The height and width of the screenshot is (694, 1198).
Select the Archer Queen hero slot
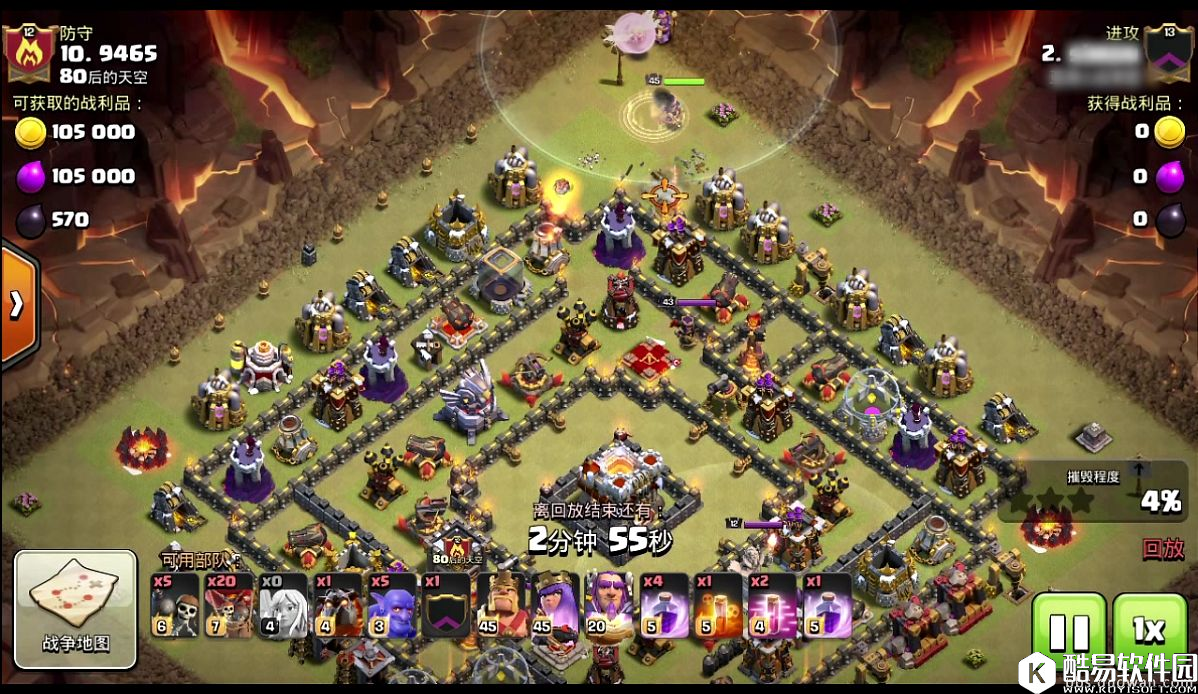[555, 606]
